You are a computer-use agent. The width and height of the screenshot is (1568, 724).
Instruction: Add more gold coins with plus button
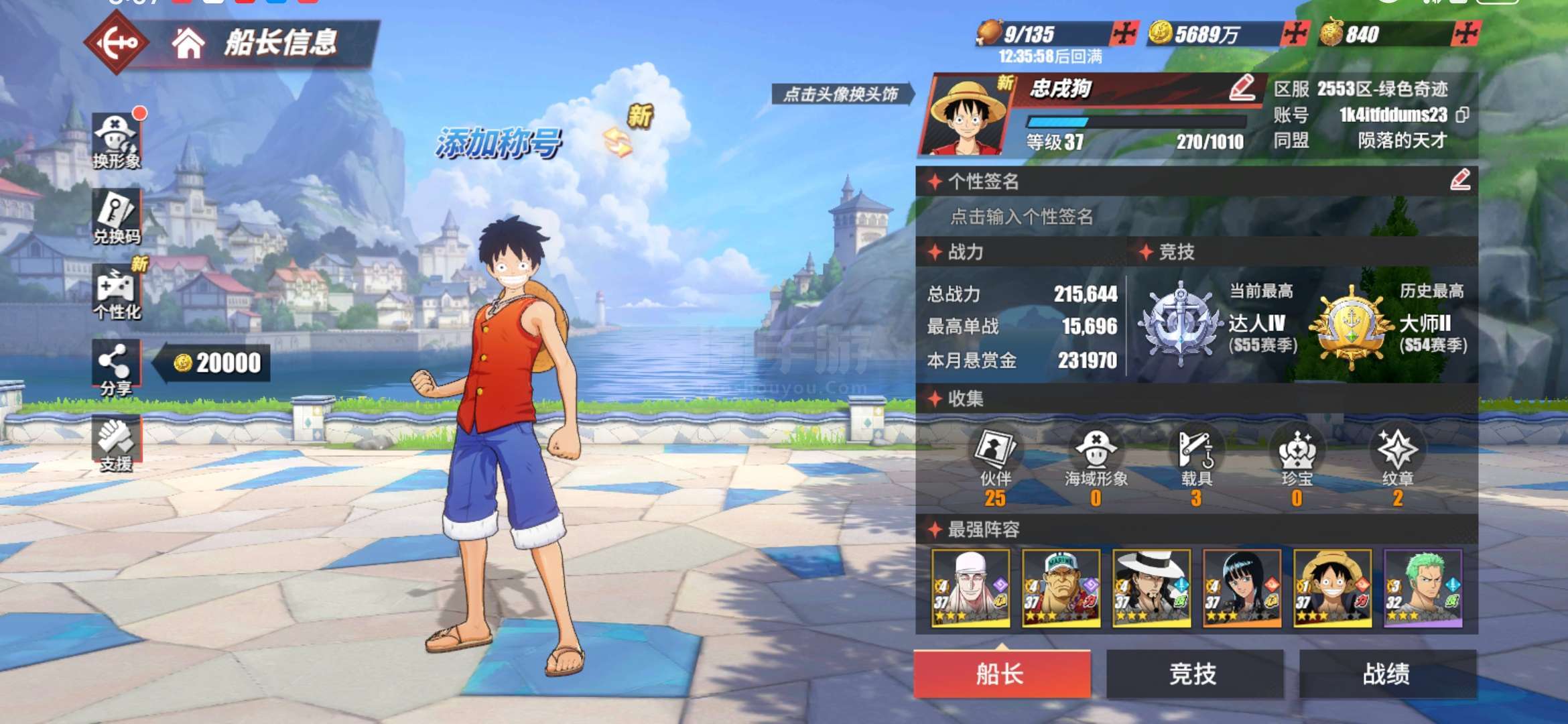[x=1295, y=34]
